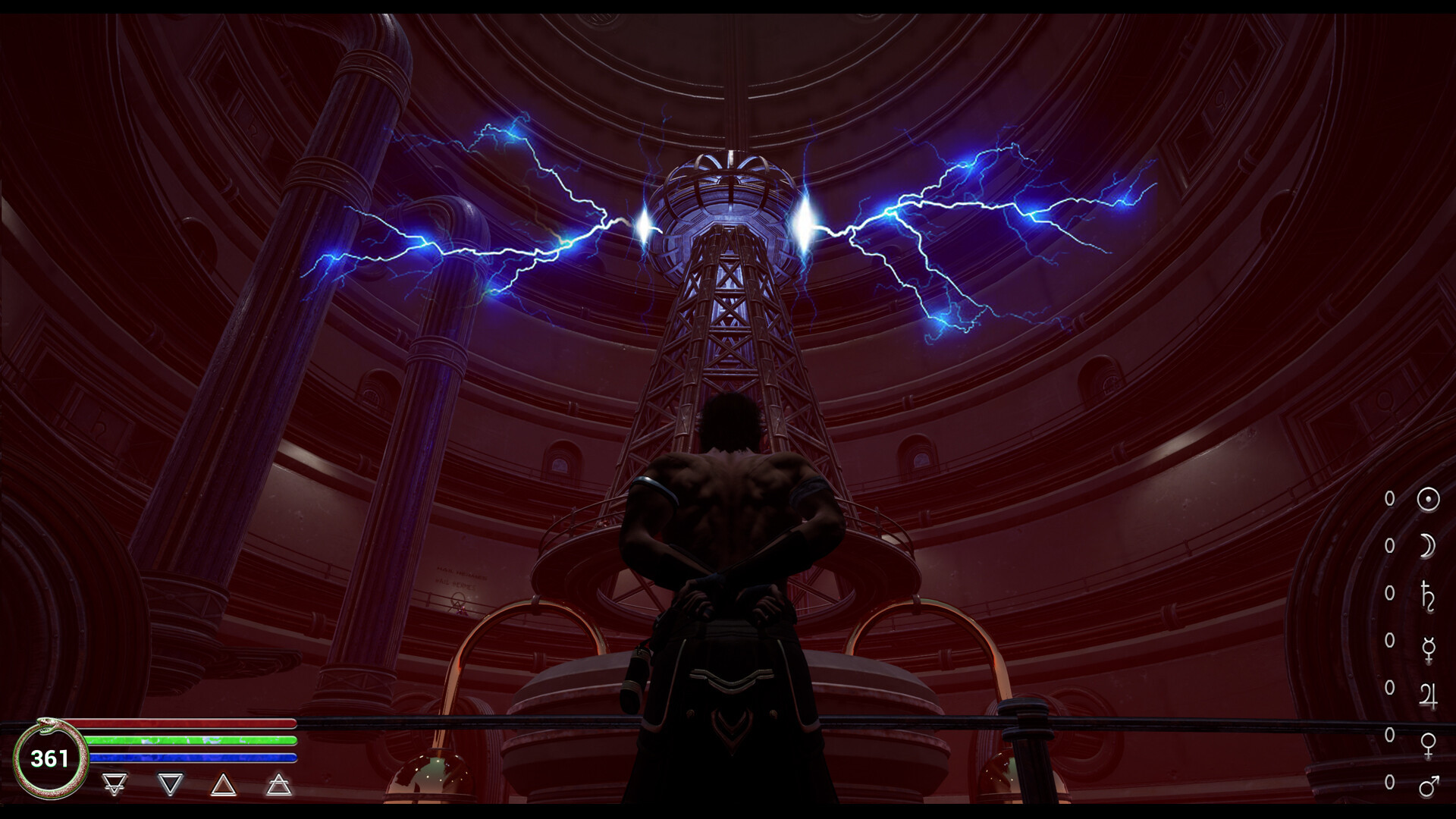The height and width of the screenshot is (819, 1456).
Task: Select the crescent Moon symbol icon
Action: tap(1428, 546)
